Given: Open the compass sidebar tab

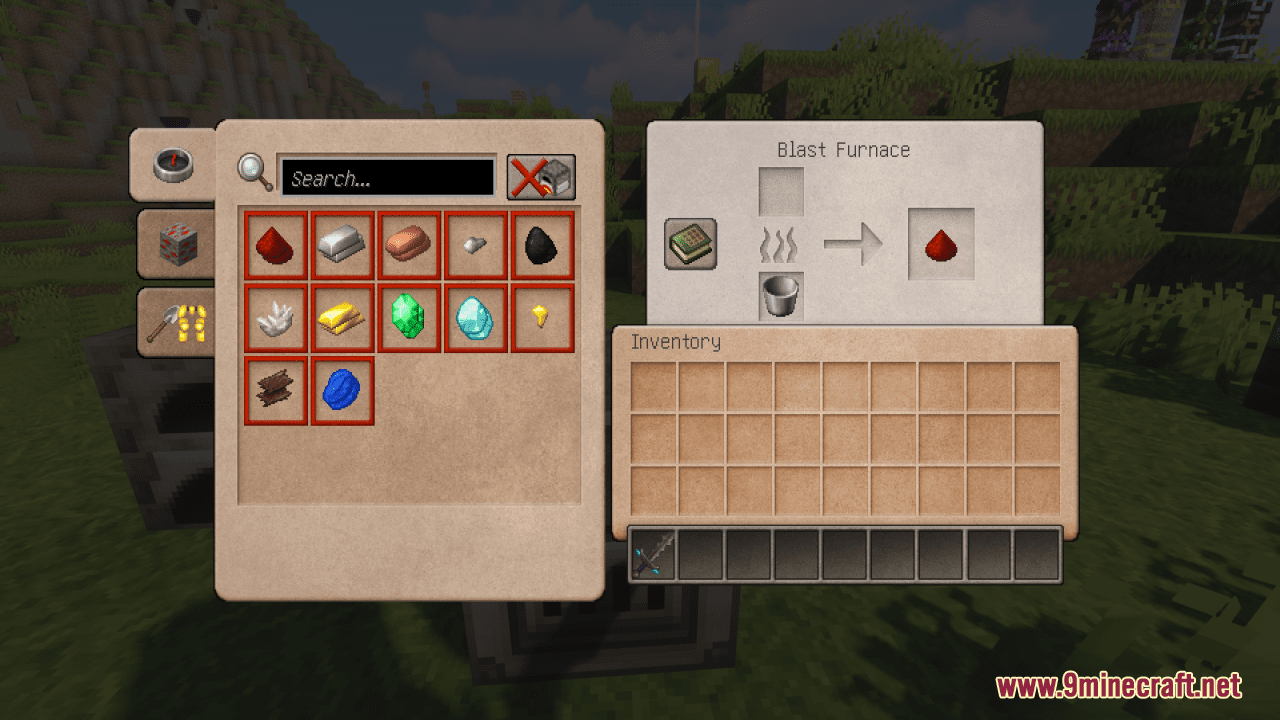Looking at the screenshot, I should click(x=172, y=164).
